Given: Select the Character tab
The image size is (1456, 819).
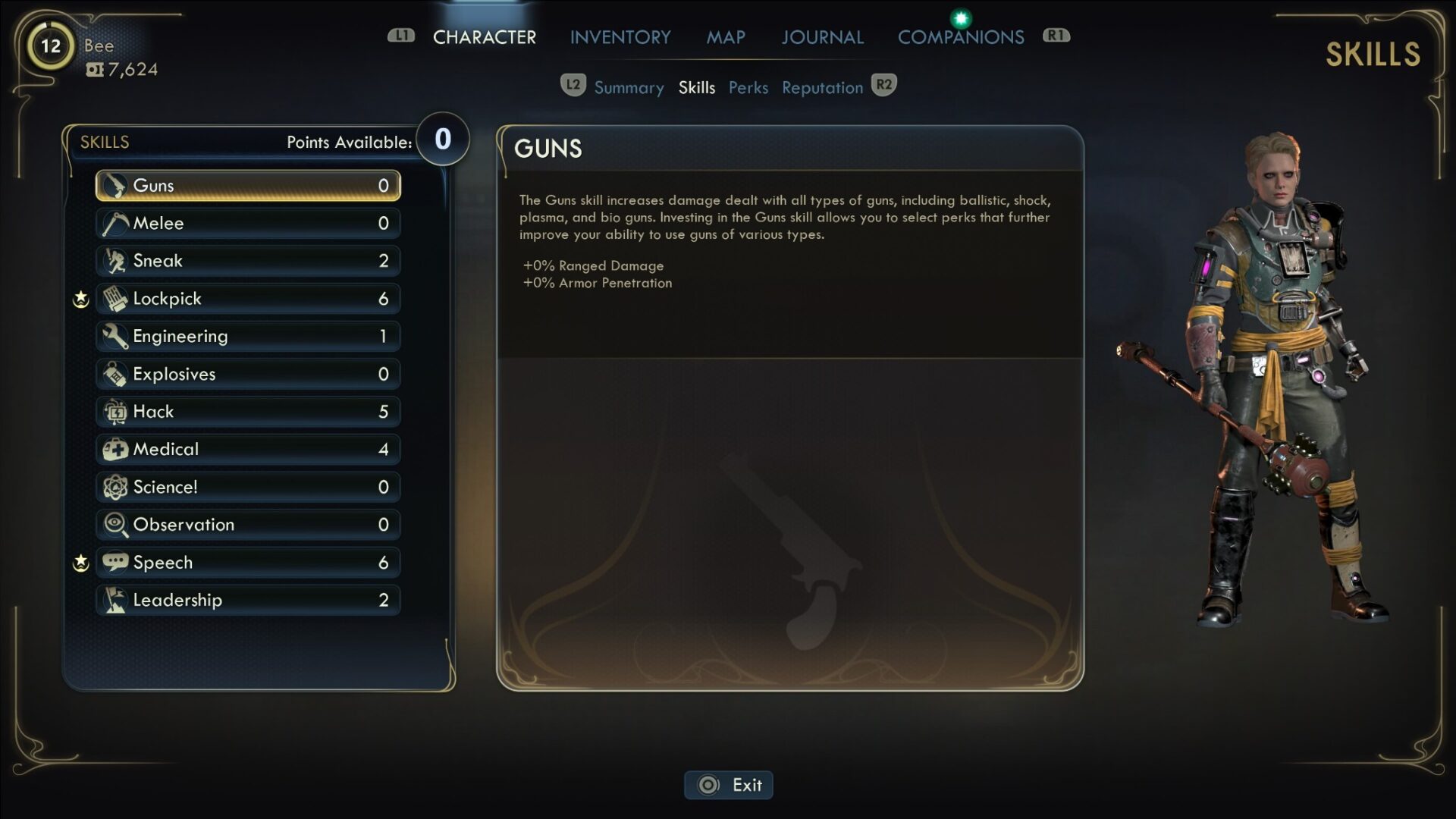Looking at the screenshot, I should pos(484,37).
